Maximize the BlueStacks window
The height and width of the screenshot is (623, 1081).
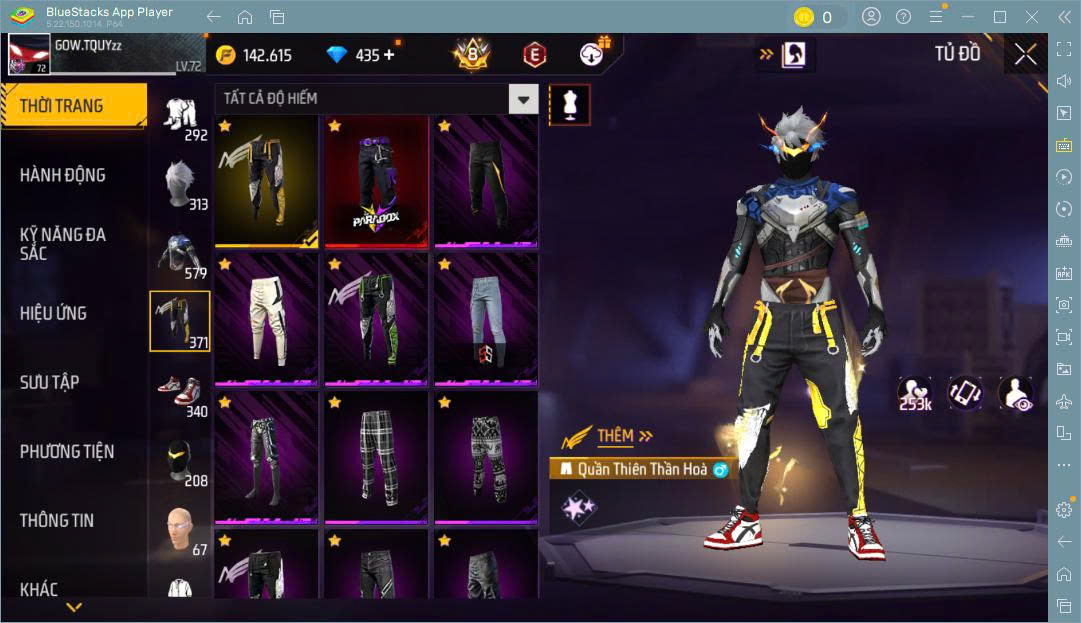(x=999, y=17)
